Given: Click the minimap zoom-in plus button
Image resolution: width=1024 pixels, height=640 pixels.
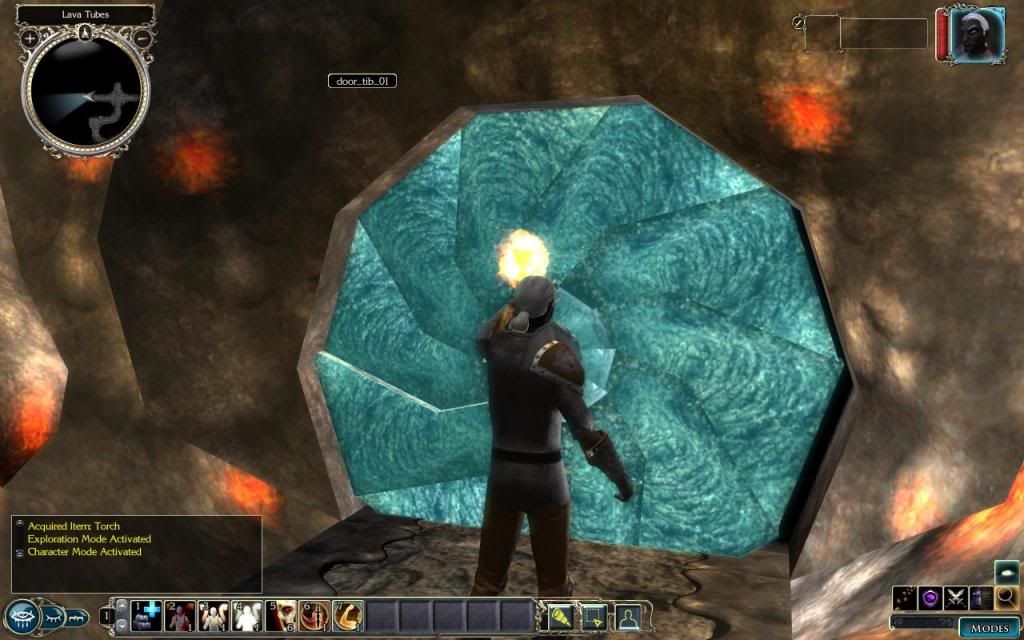Looking at the screenshot, I should [x=30, y=37].
